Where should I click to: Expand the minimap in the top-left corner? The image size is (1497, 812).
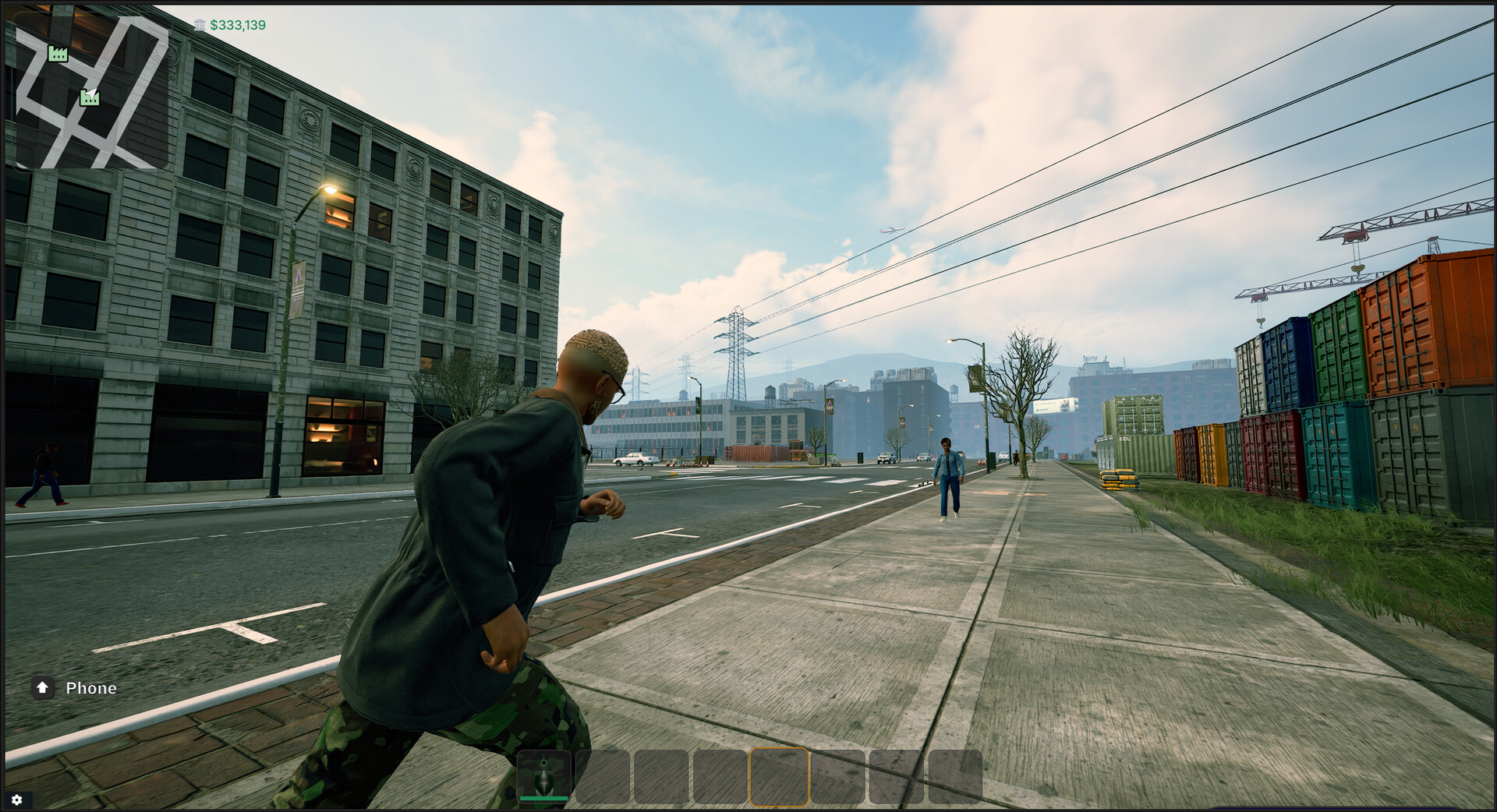click(x=94, y=94)
